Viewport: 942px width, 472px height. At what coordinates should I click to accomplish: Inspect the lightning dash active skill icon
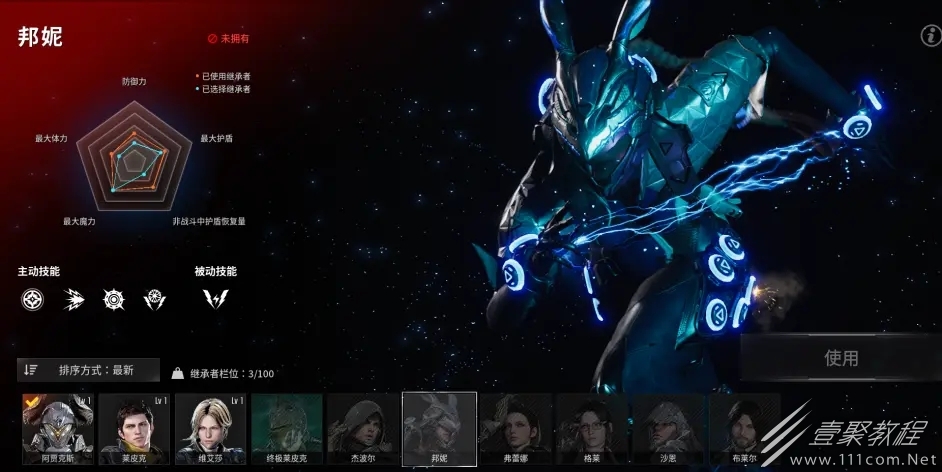point(73,298)
